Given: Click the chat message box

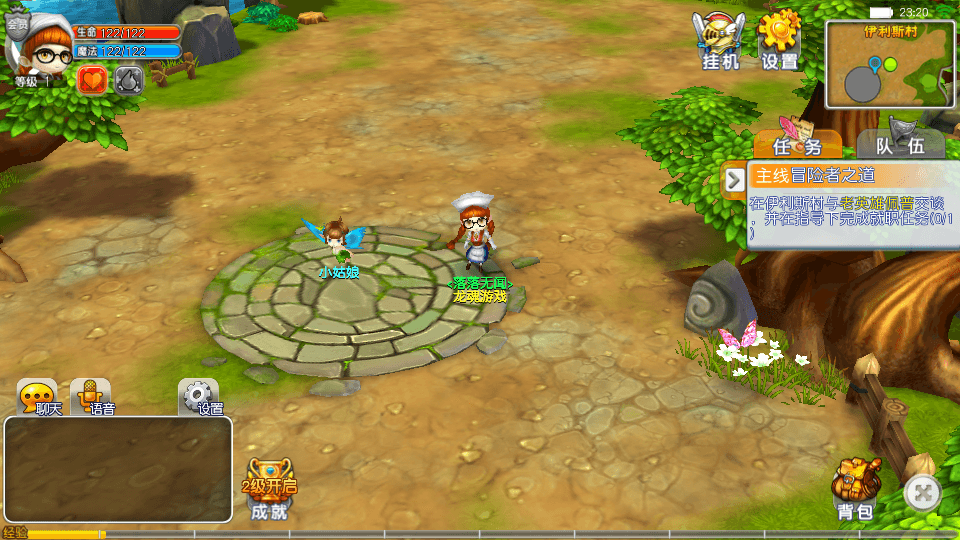Looking at the screenshot, I should [x=118, y=469].
